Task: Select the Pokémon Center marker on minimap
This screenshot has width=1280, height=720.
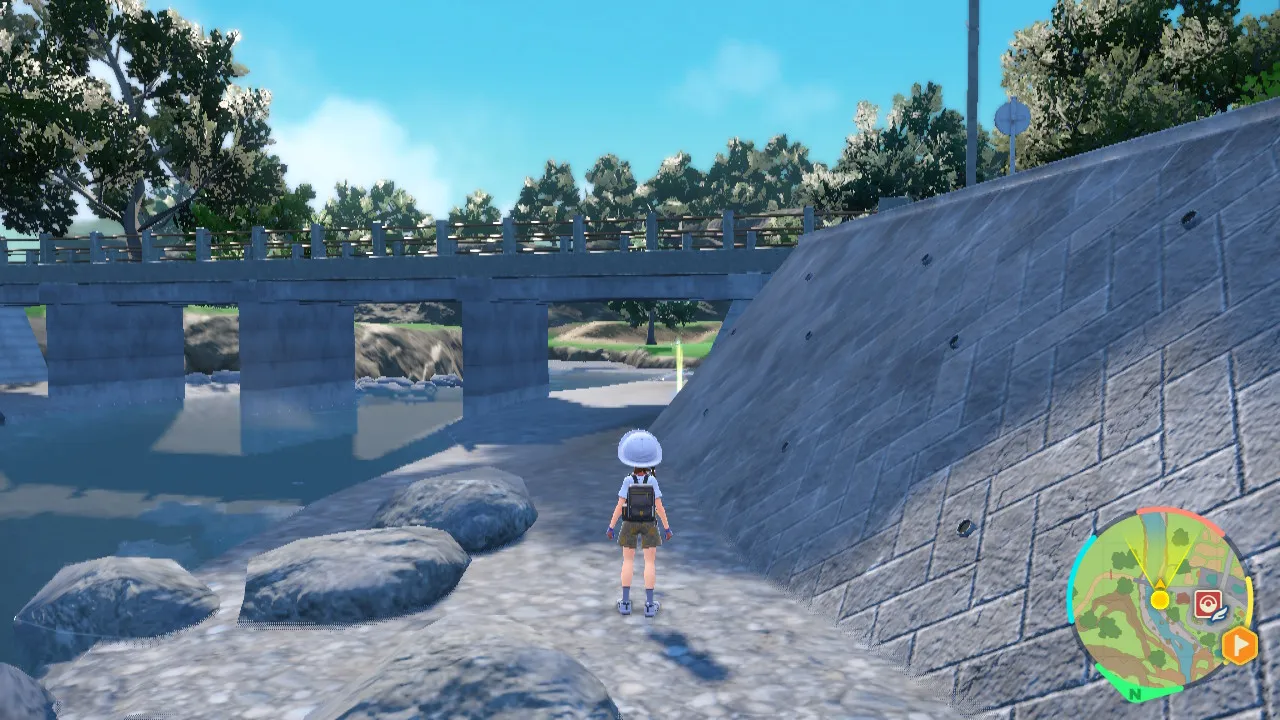Action: [x=1205, y=602]
